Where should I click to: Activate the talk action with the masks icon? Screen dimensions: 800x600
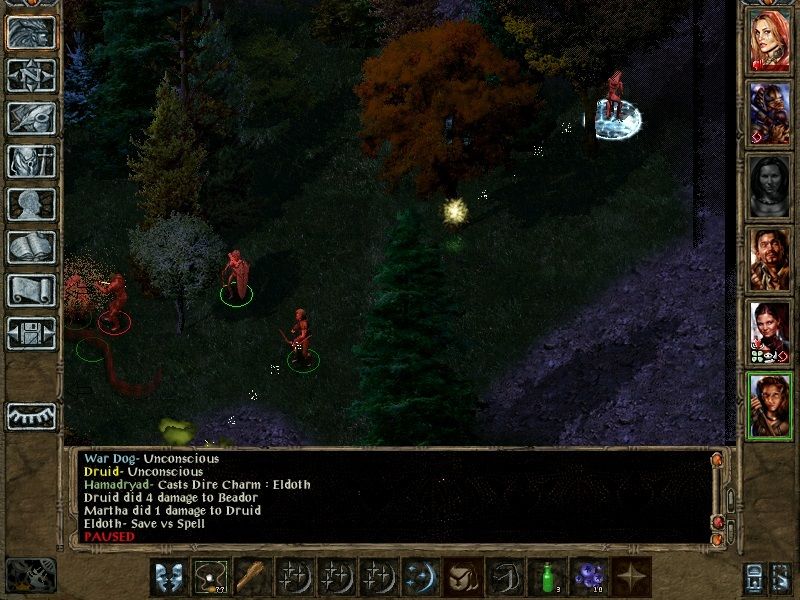click(x=168, y=578)
